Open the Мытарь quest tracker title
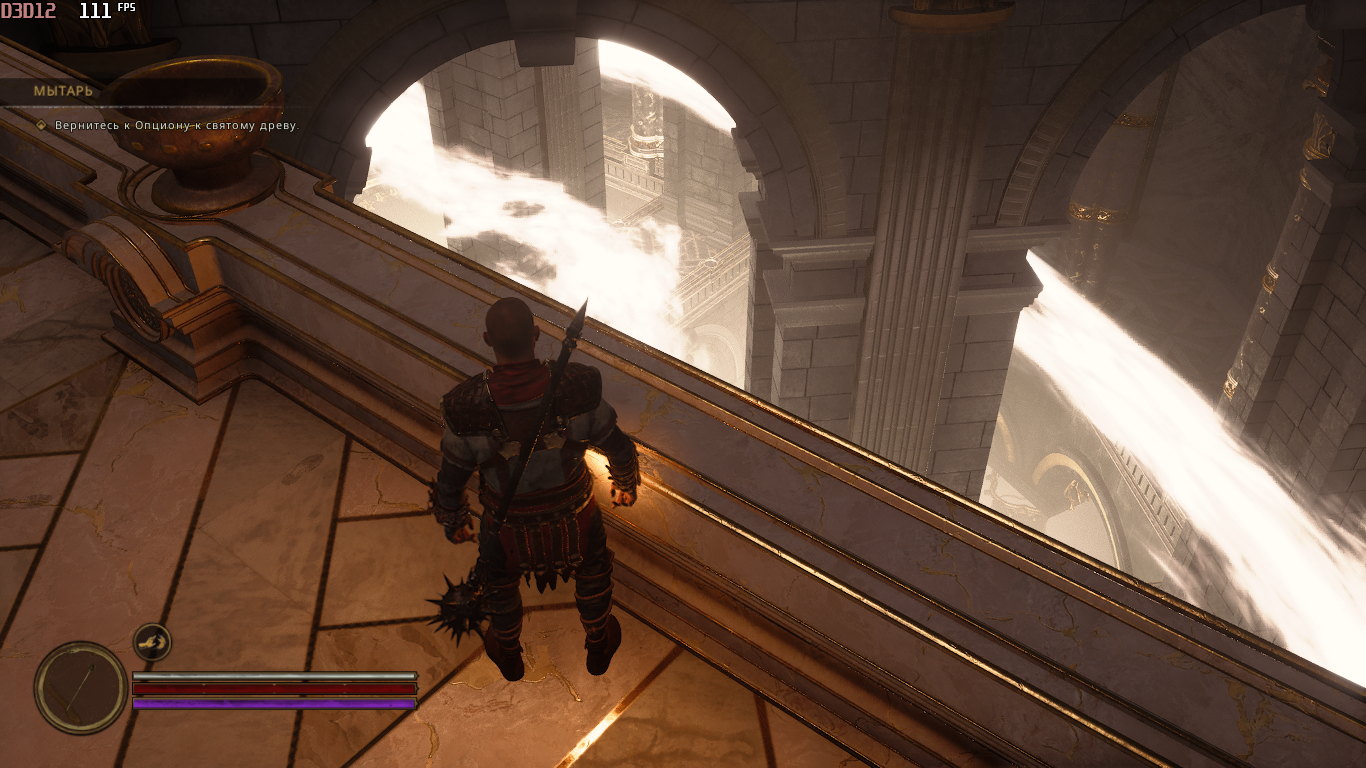 click(63, 91)
